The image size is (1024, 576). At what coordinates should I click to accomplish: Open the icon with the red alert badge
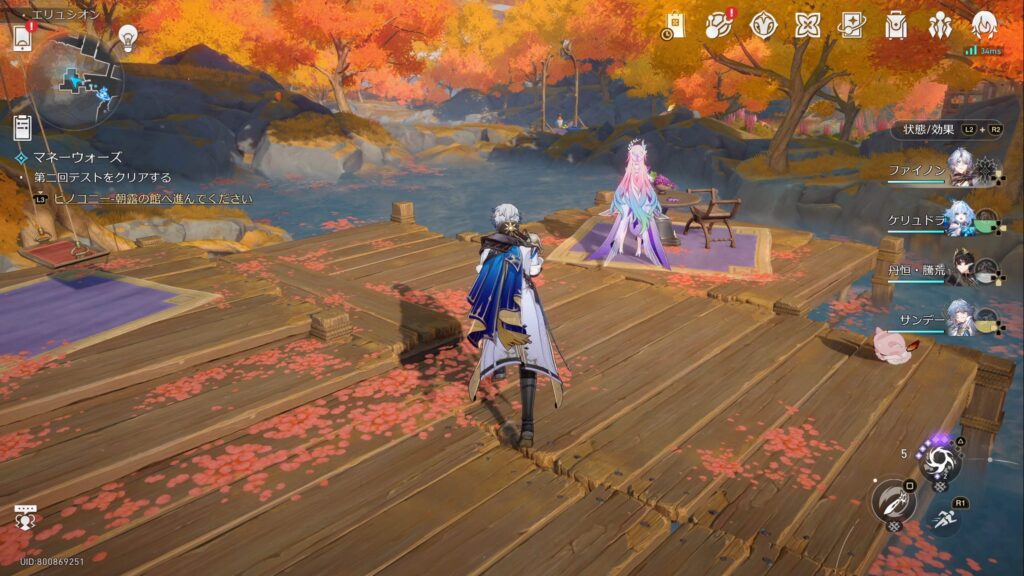coord(719,25)
